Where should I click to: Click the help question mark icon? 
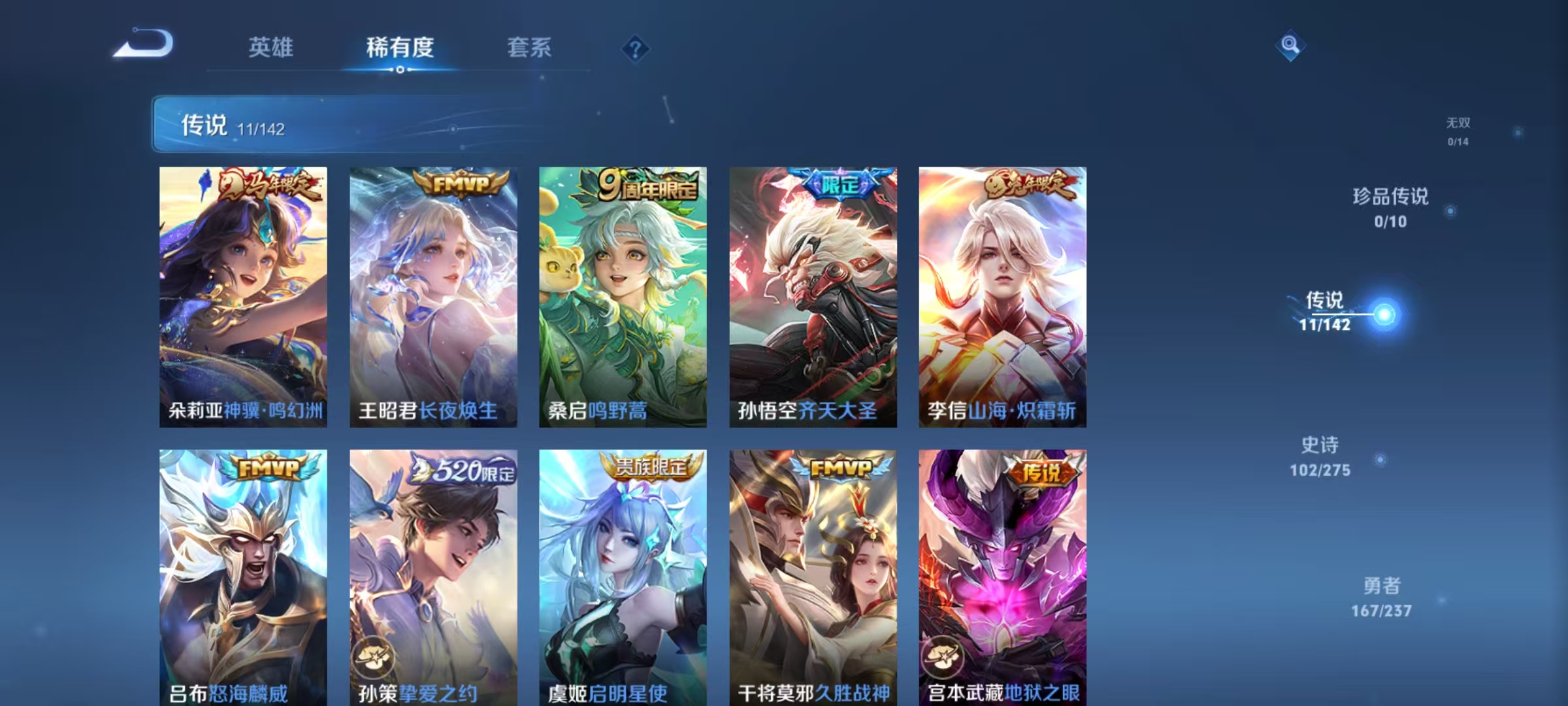pyautogui.click(x=637, y=49)
